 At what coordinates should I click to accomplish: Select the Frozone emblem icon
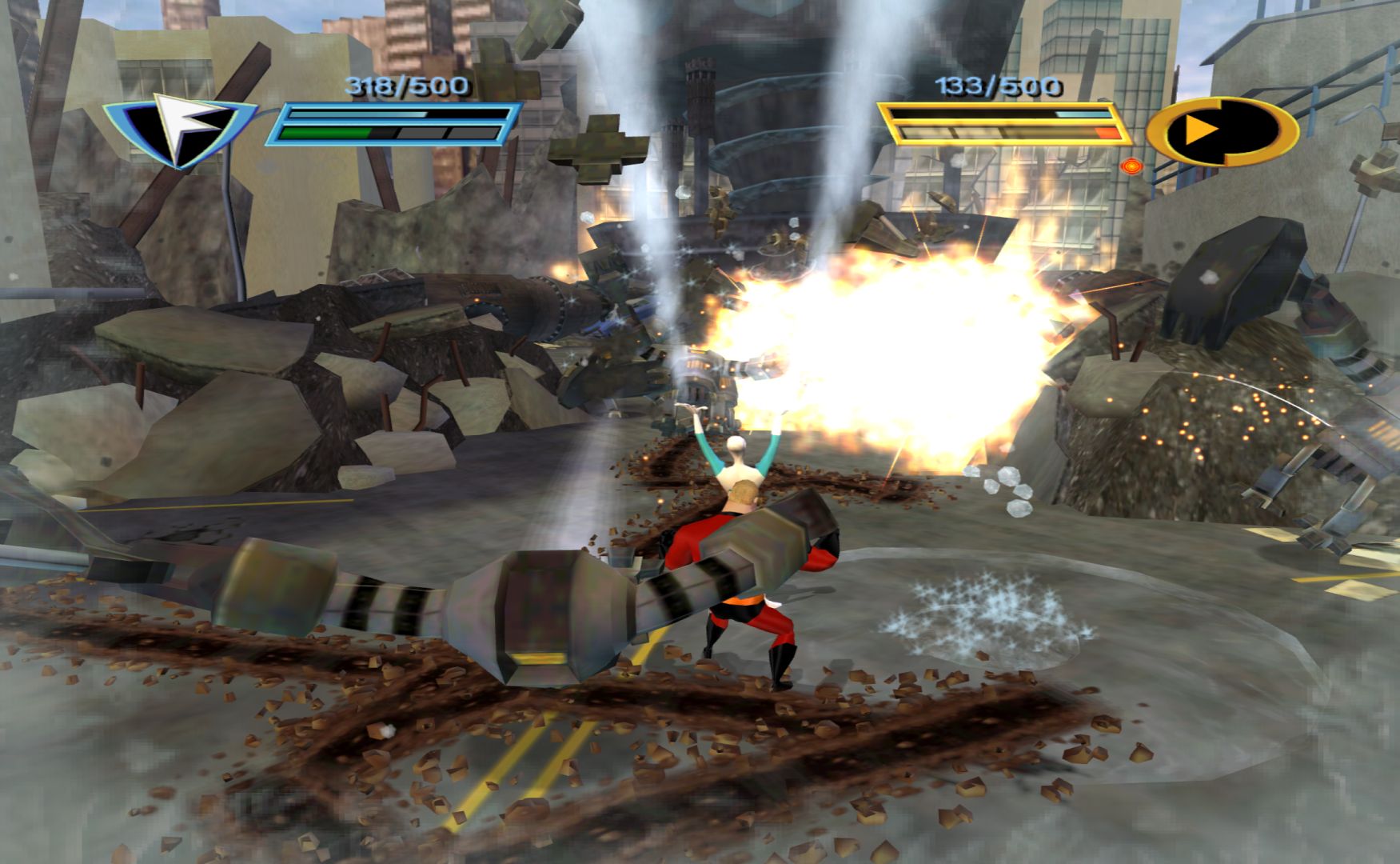(x=180, y=128)
